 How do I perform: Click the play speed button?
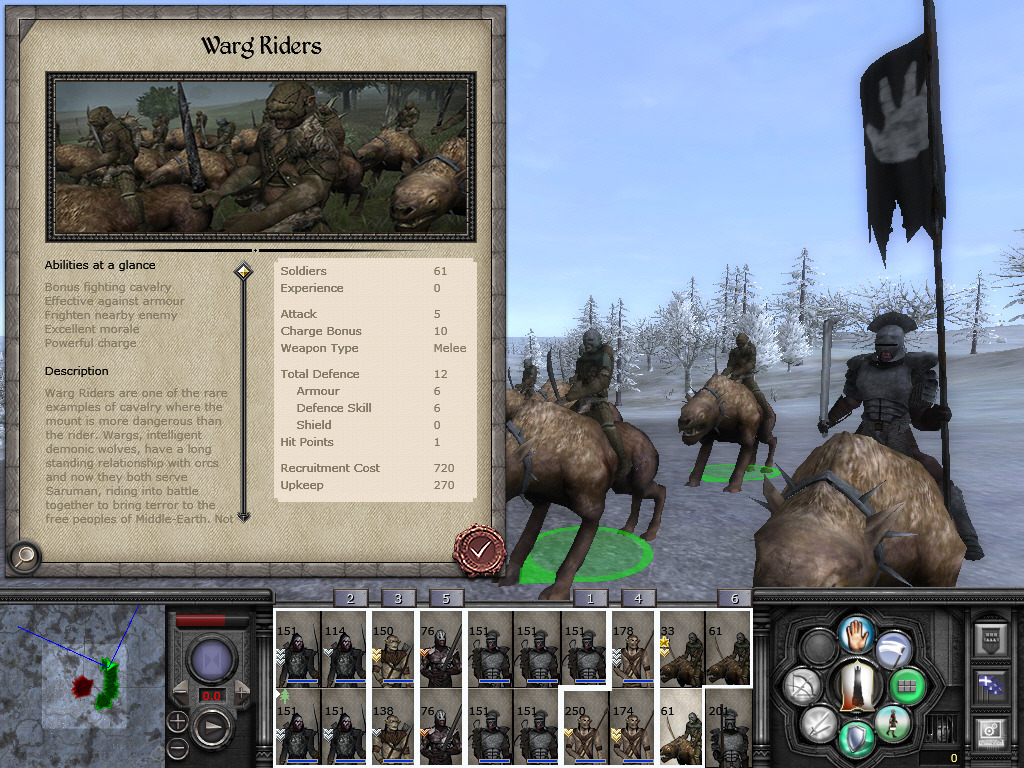tap(213, 726)
